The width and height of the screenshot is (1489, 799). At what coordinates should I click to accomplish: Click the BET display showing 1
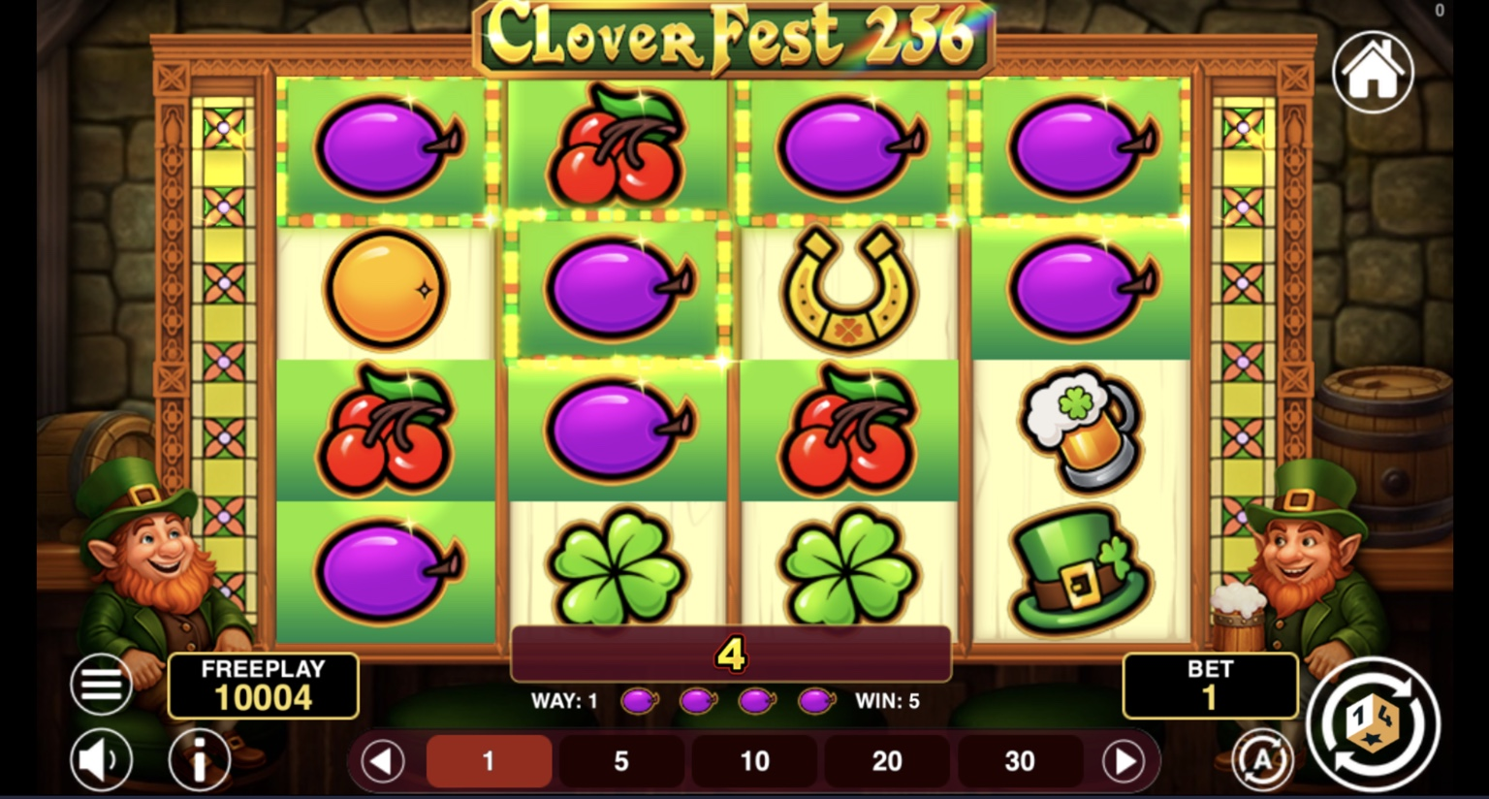click(1210, 684)
